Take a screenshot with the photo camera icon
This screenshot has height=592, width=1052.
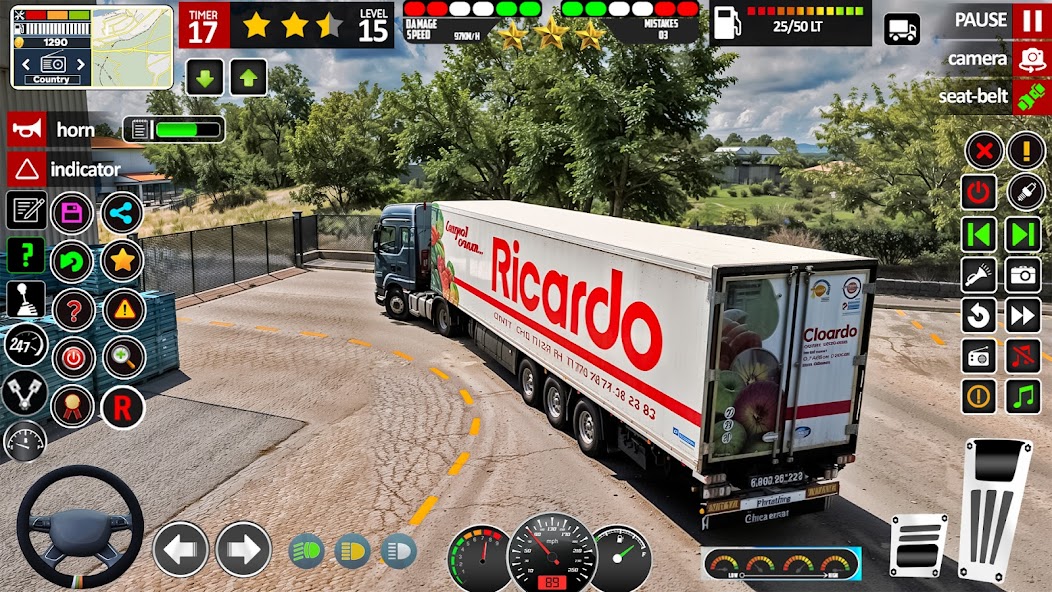1023,274
